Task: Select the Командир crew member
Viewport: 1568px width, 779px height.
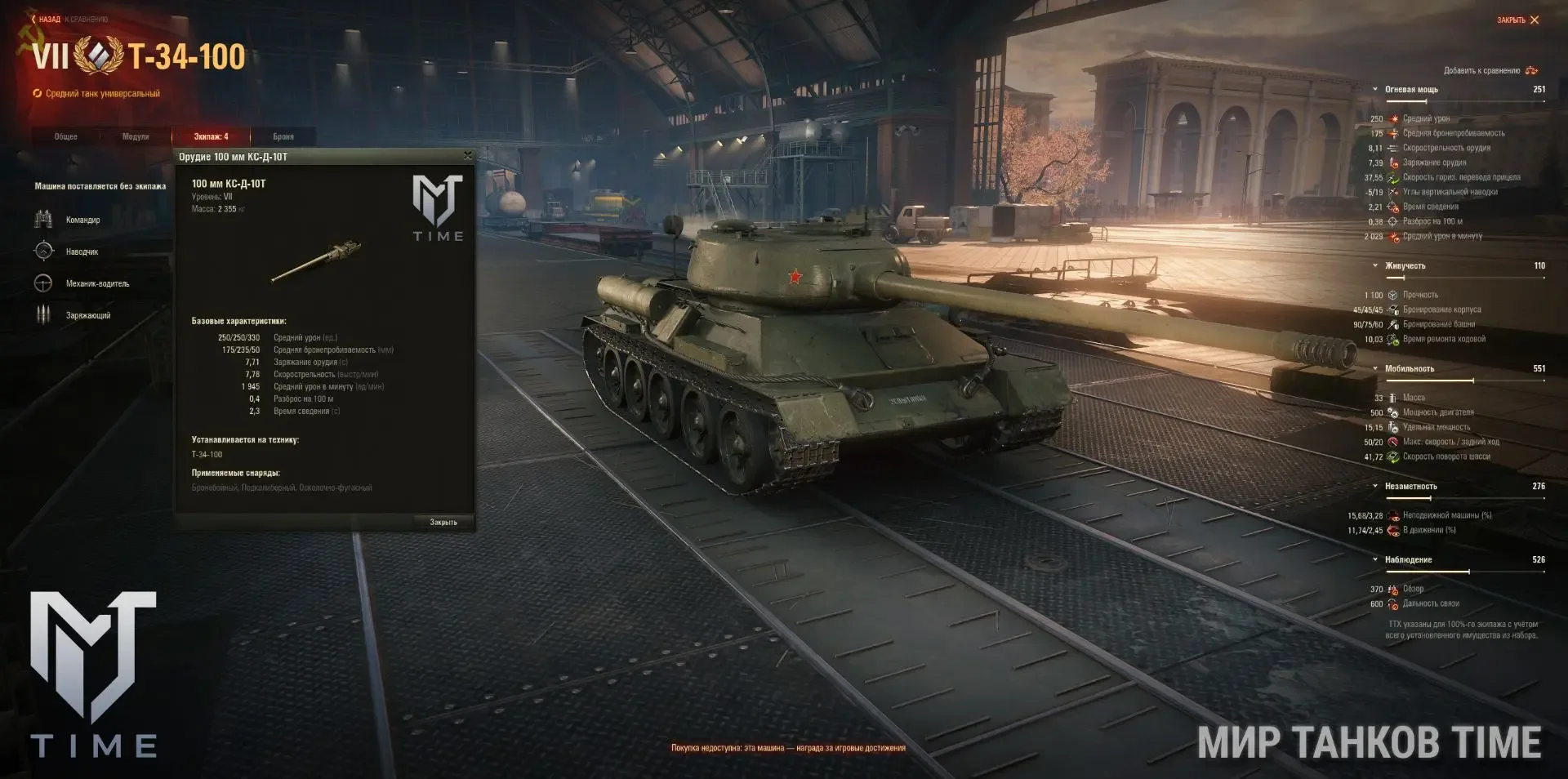Action: [82, 220]
